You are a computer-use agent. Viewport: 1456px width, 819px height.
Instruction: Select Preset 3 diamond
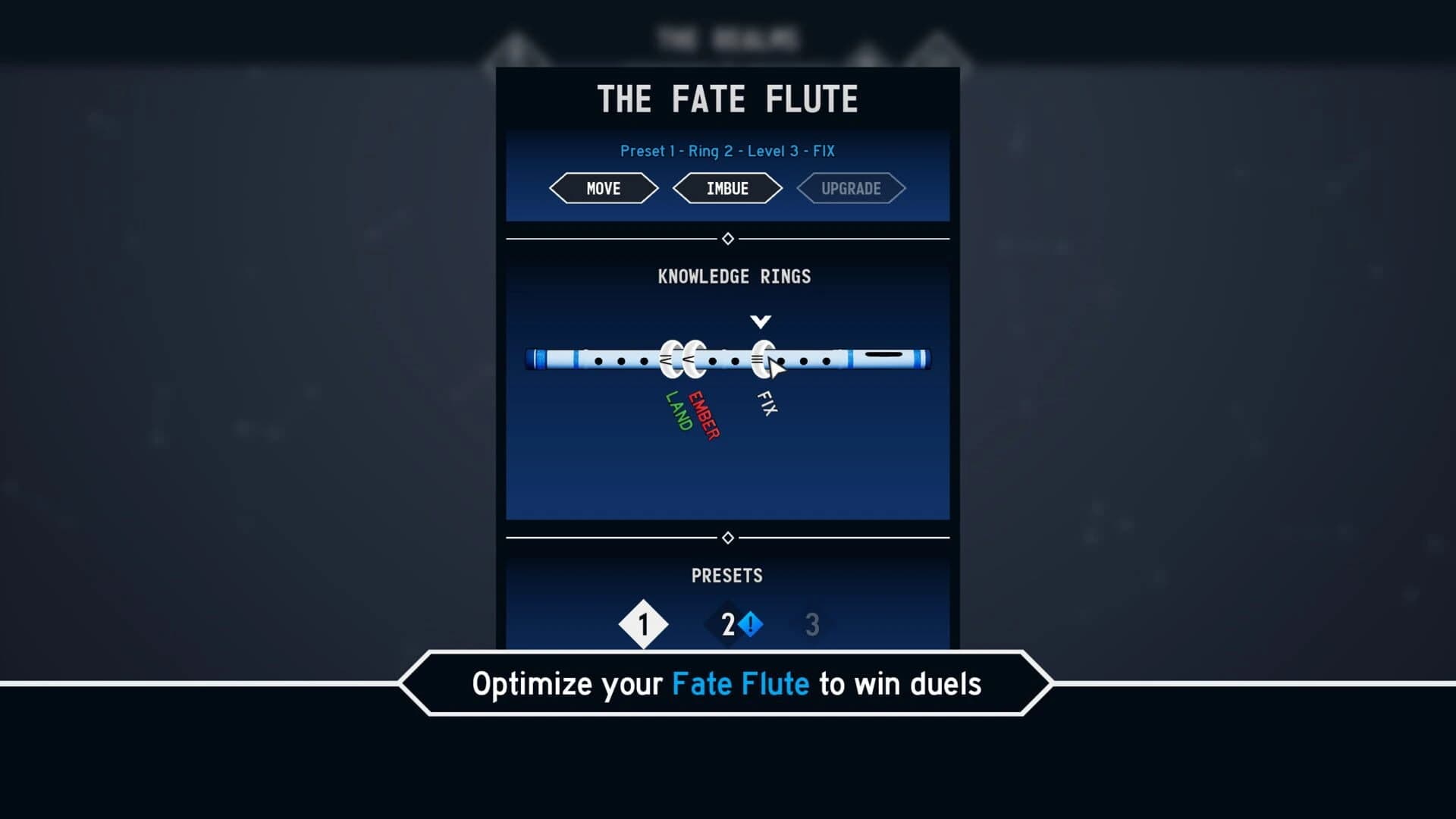tap(811, 624)
